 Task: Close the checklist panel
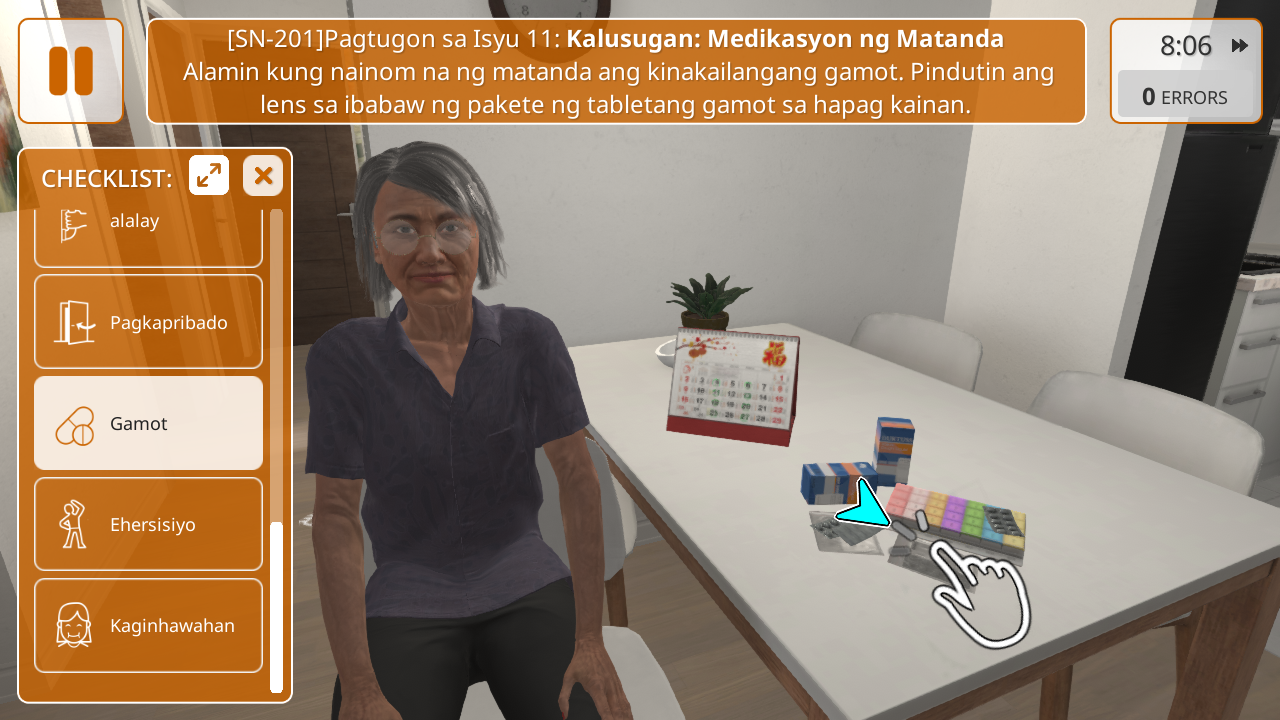(263, 176)
